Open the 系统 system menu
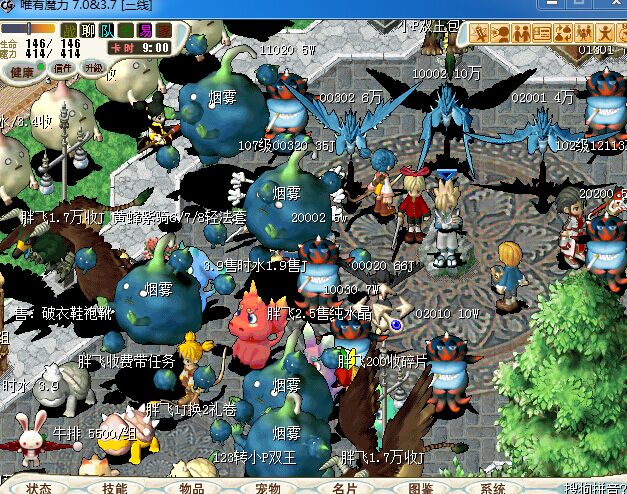The width and height of the screenshot is (627, 494). 493,488
